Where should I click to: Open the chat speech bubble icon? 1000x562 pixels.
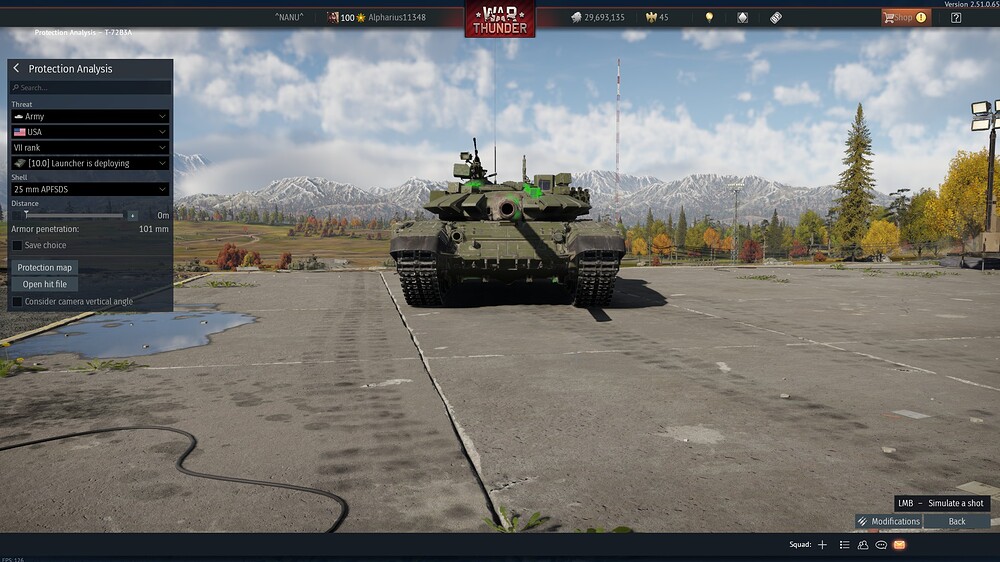tap(881, 545)
